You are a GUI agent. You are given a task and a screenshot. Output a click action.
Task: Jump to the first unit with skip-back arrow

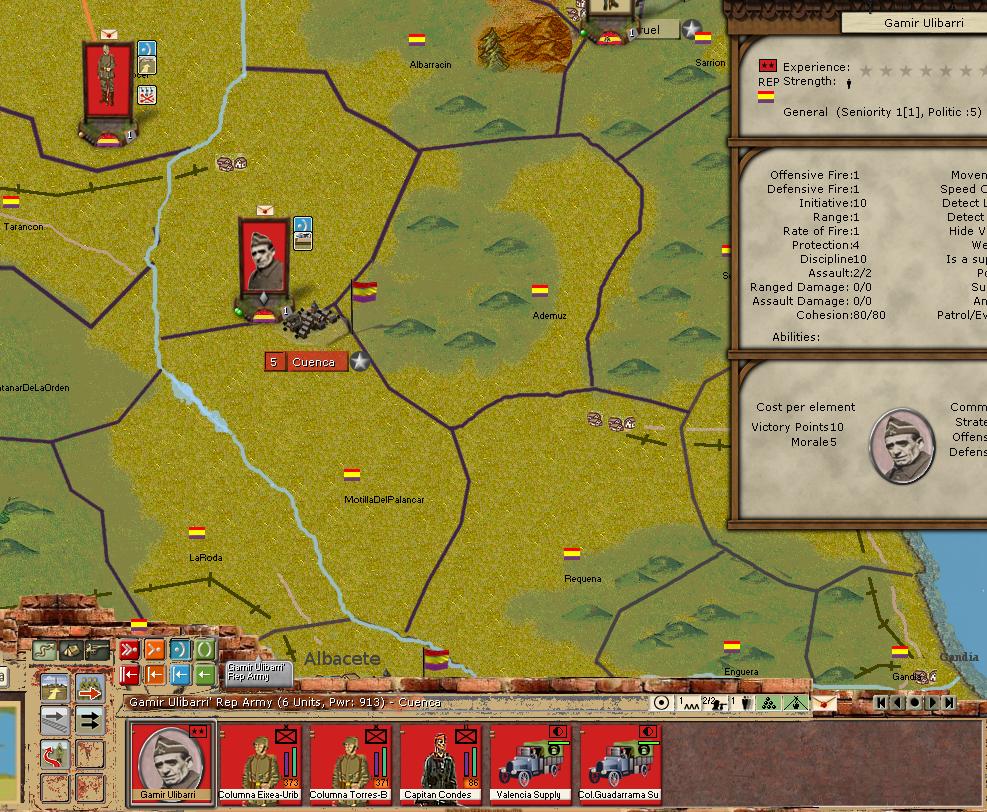[881, 703]
